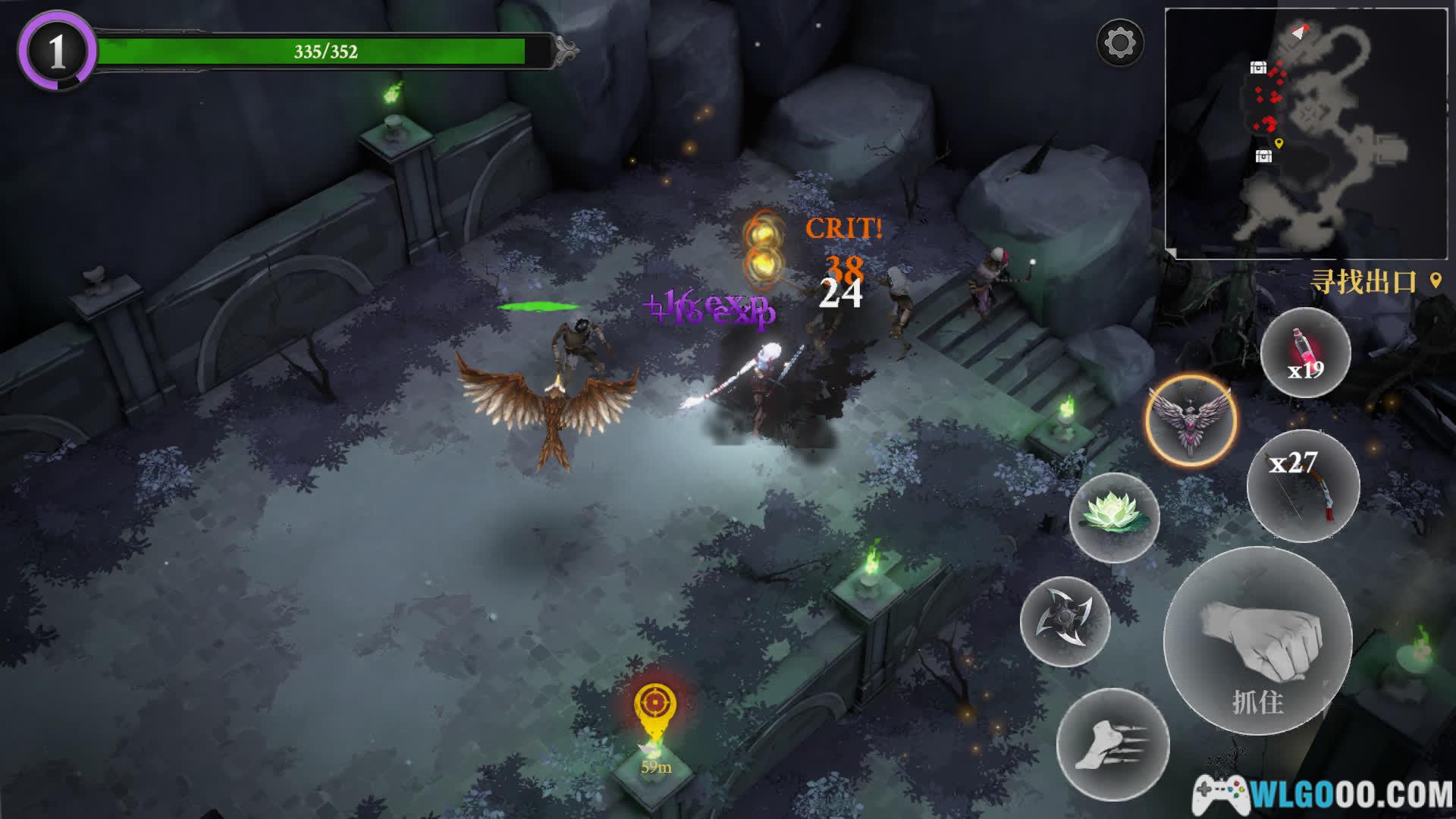Use the red health potion x19
The width and height of the screenshot is (1456, 819).
click(1305, 353)
